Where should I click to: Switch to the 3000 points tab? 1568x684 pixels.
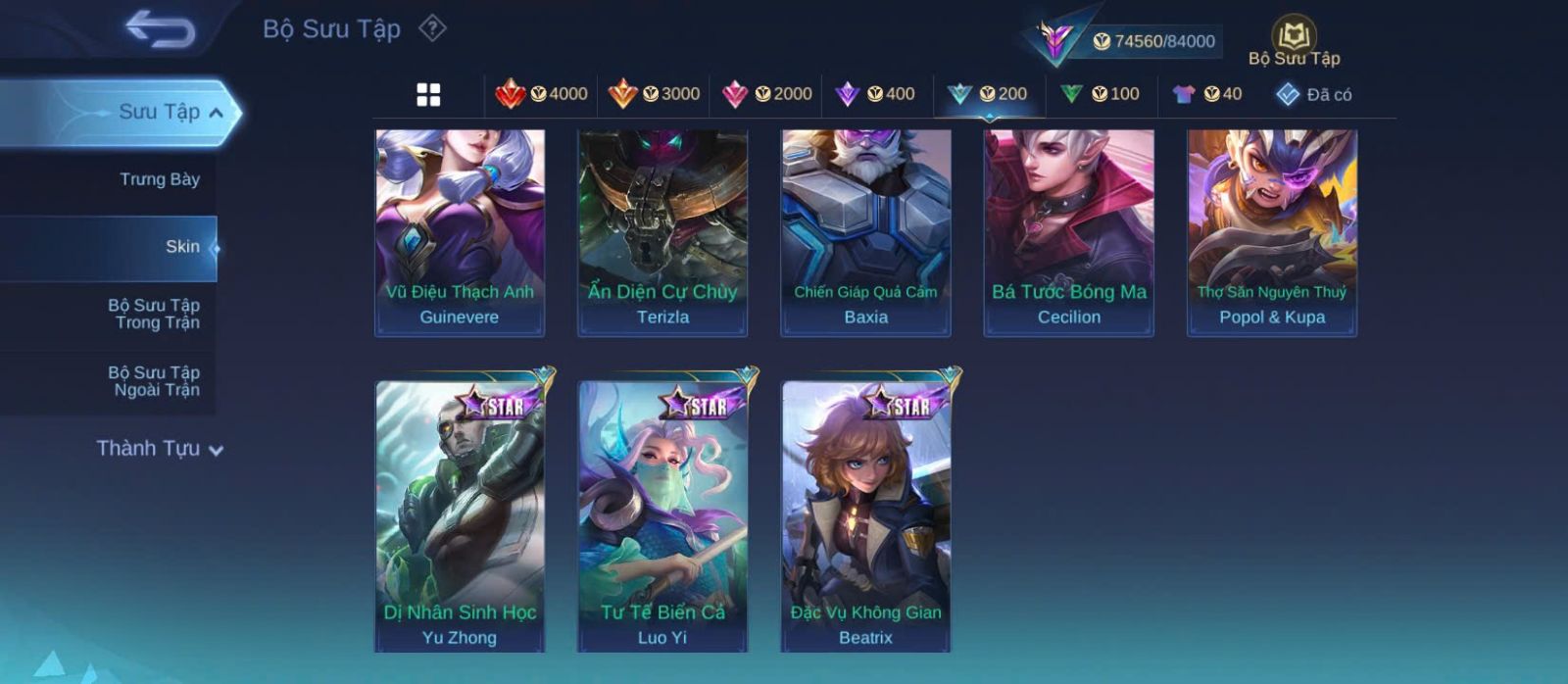click(x=654, y=94)
